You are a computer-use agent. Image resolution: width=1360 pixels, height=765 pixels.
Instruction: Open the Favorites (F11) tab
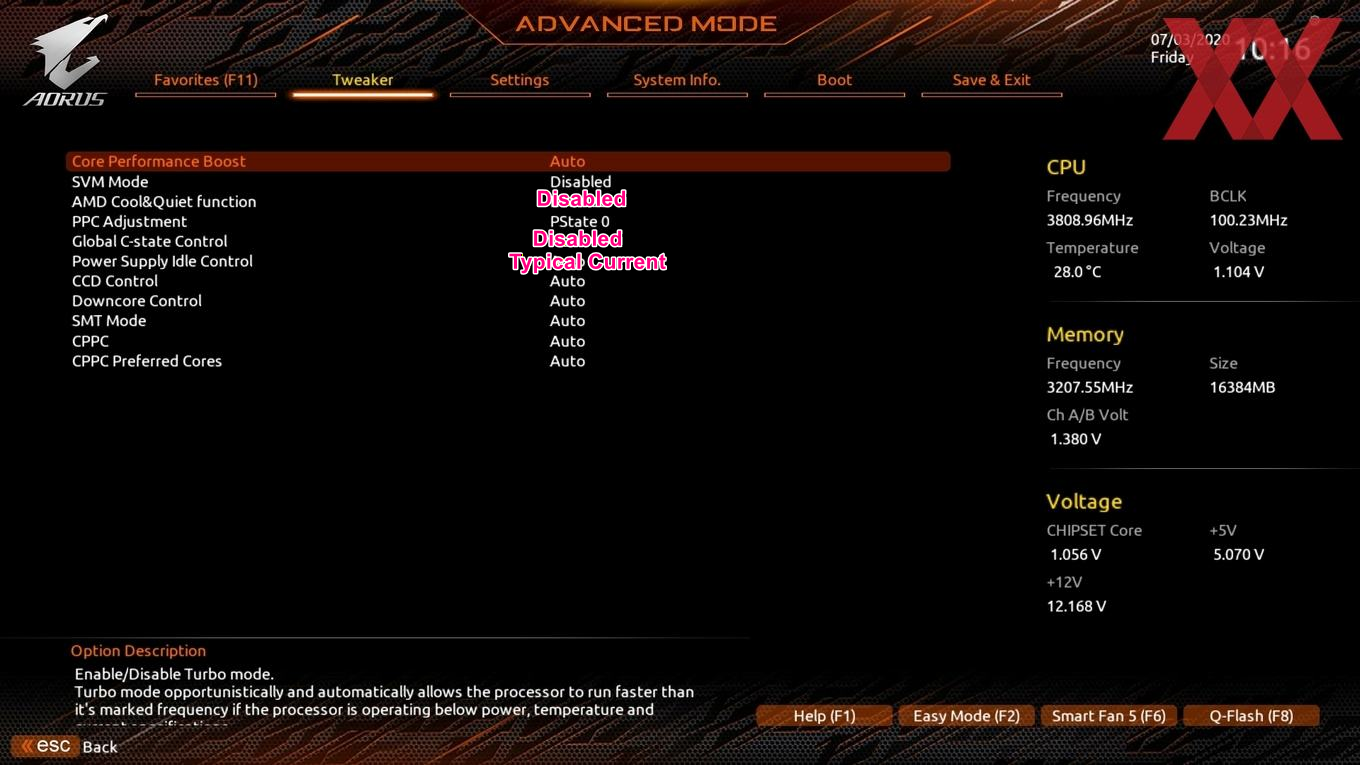(x=205, y=80)
